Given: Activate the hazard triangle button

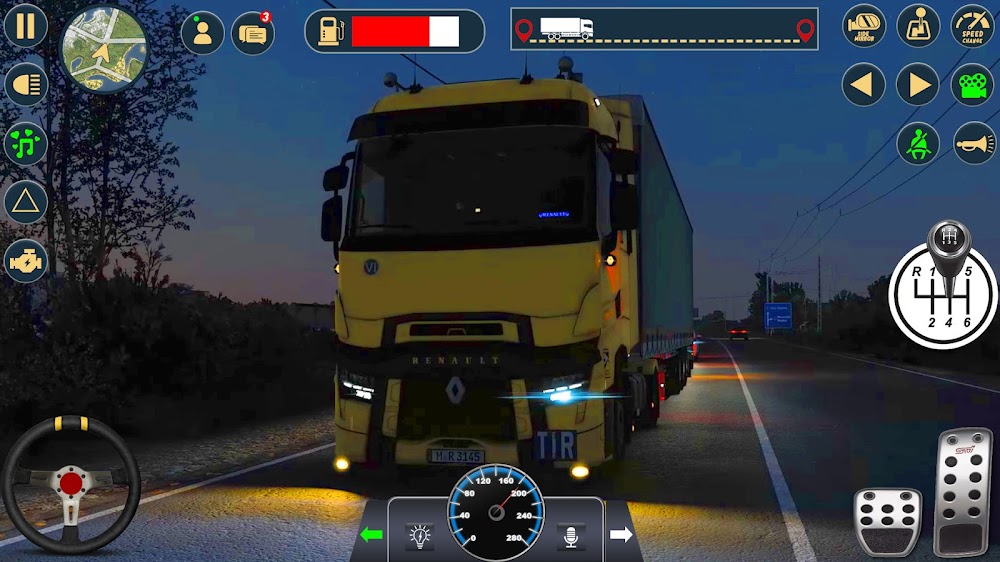Looking at the screenshot, I should (26, 203).
